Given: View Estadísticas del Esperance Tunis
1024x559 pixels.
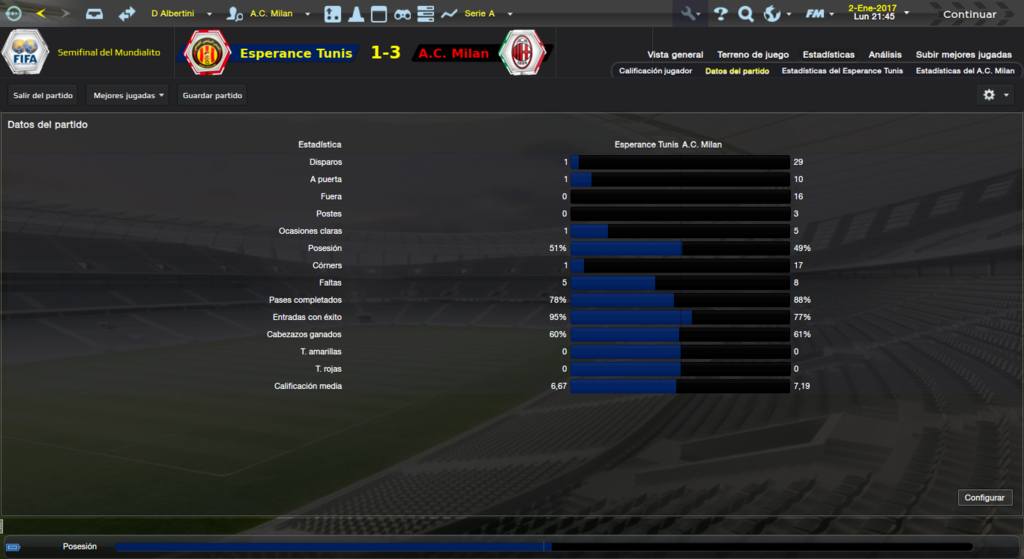Looking at the screenshot, I should point(842,71).
